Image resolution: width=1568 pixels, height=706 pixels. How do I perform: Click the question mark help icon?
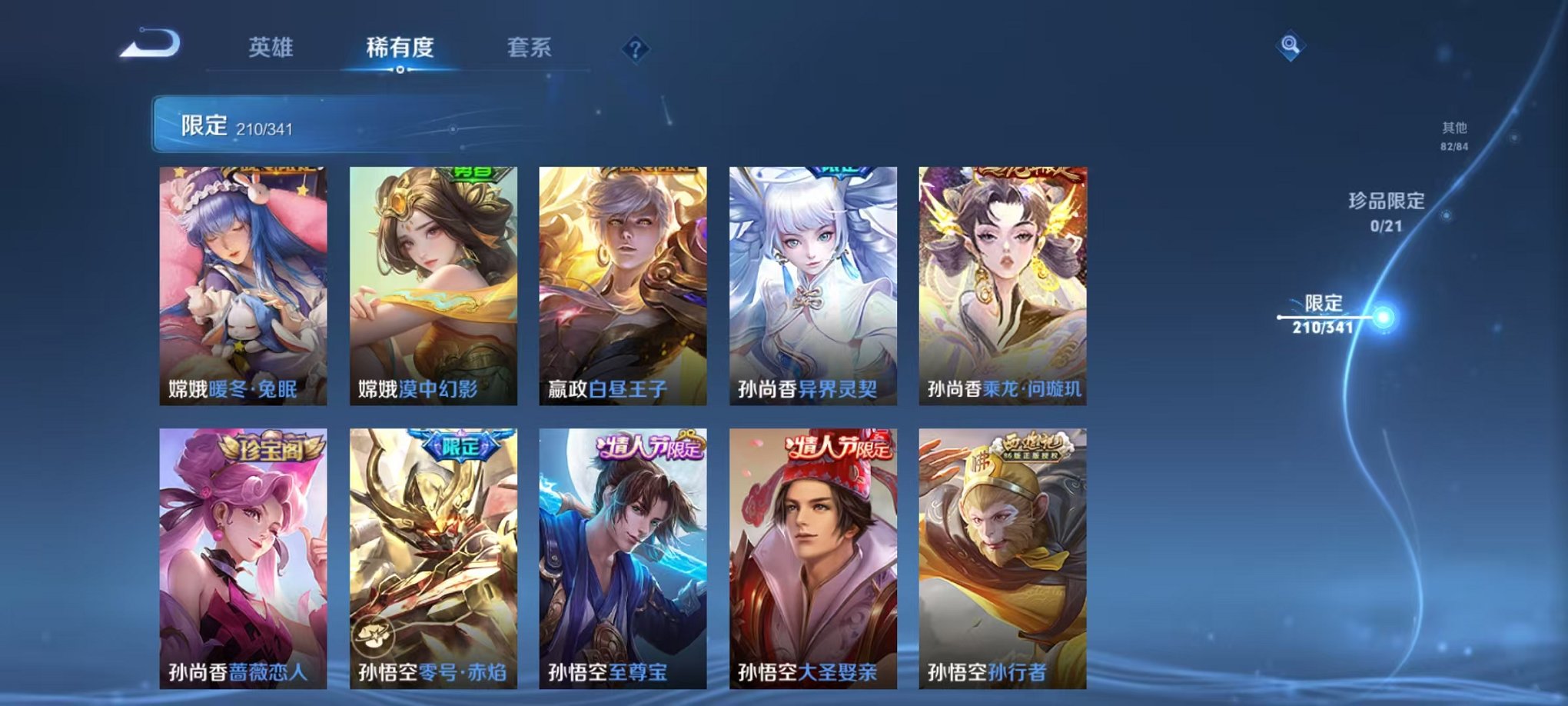click(x=634, y=48)
